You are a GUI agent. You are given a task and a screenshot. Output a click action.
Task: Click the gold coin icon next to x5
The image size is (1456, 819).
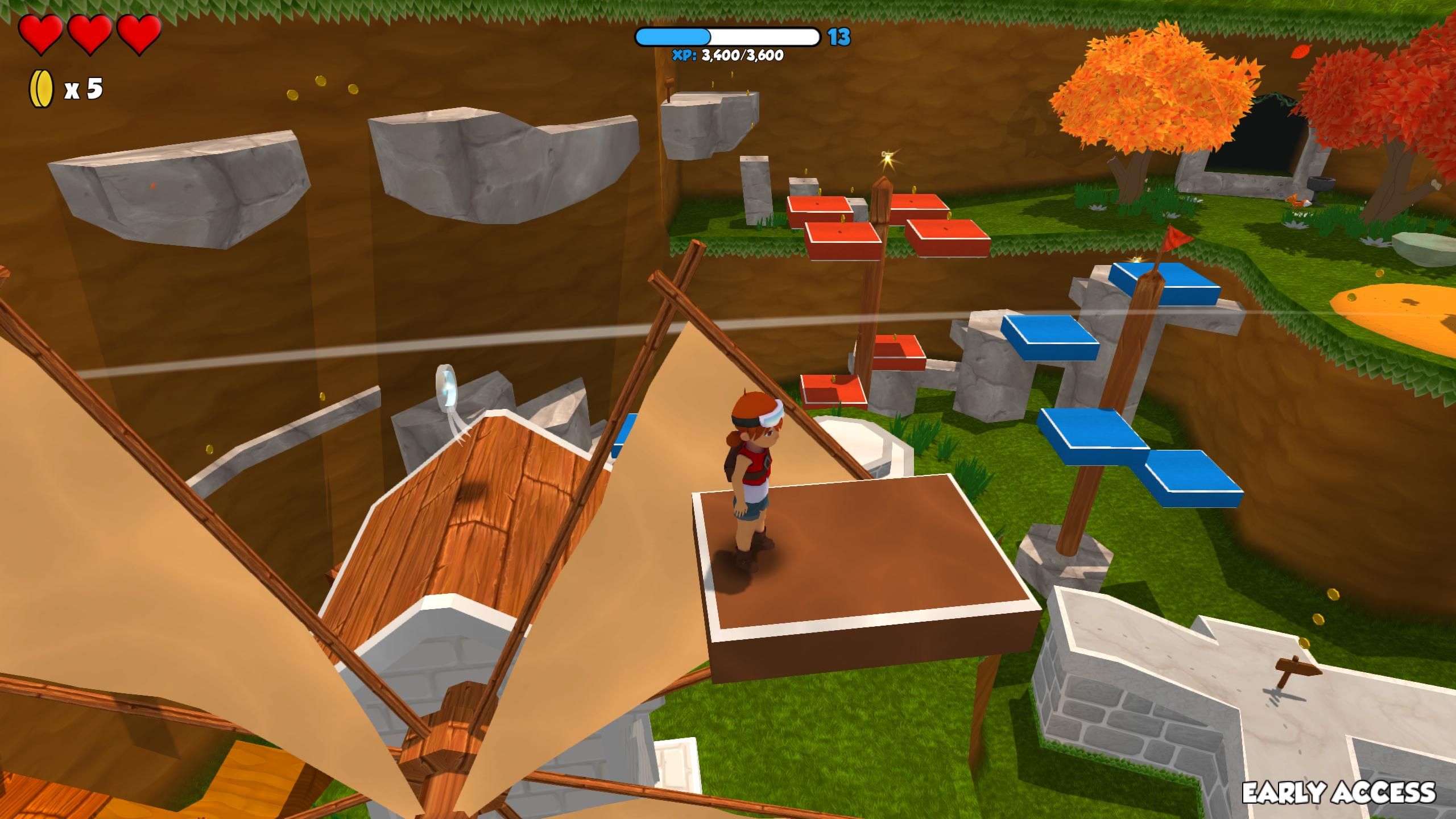coord(40,88)
